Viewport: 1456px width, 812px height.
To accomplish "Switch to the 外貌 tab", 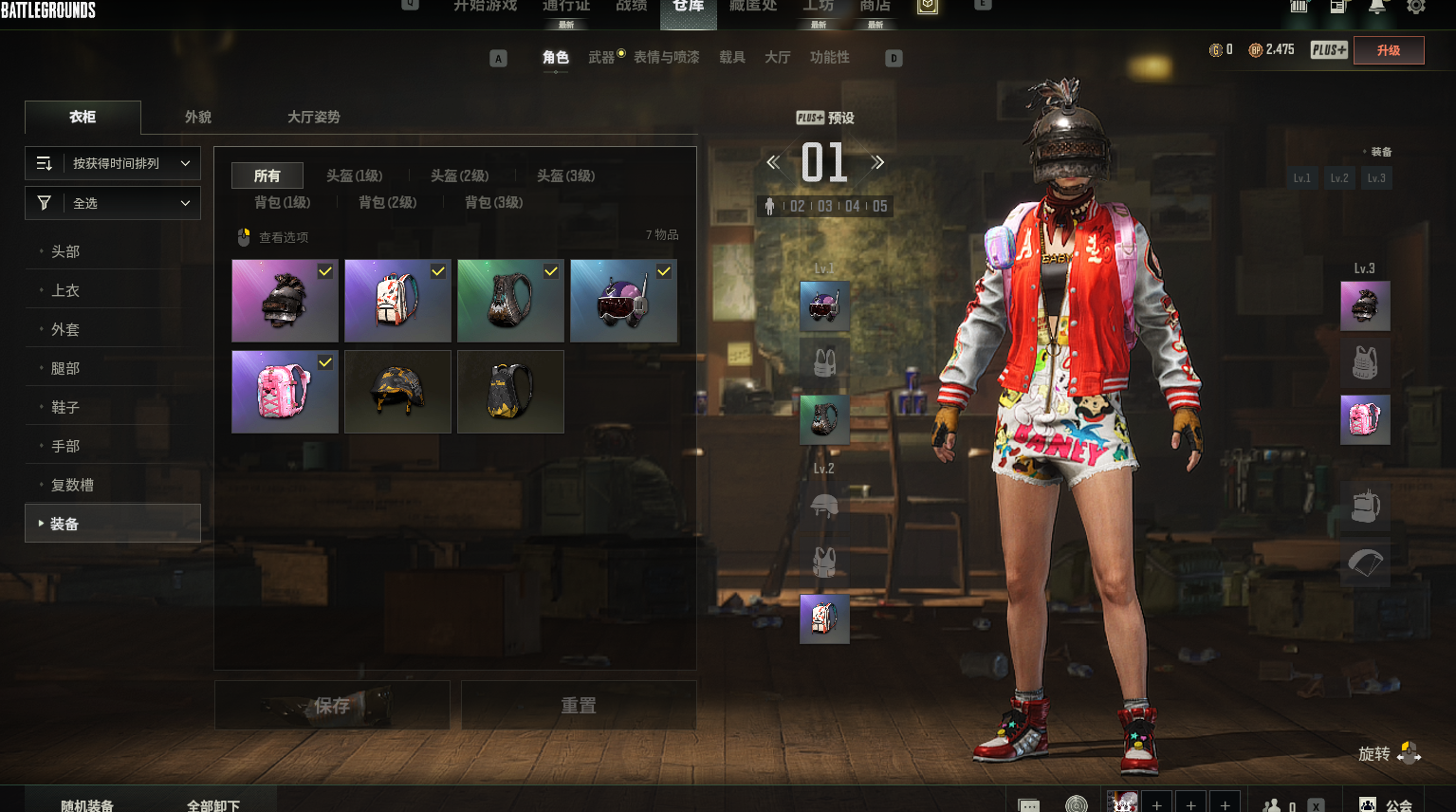I will tap(198, 117).
